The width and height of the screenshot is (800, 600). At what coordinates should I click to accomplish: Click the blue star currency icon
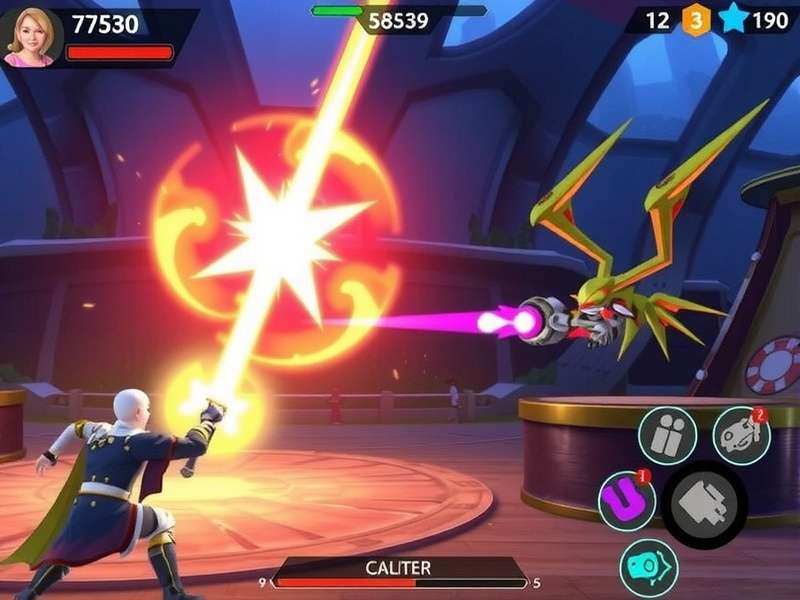735,20
